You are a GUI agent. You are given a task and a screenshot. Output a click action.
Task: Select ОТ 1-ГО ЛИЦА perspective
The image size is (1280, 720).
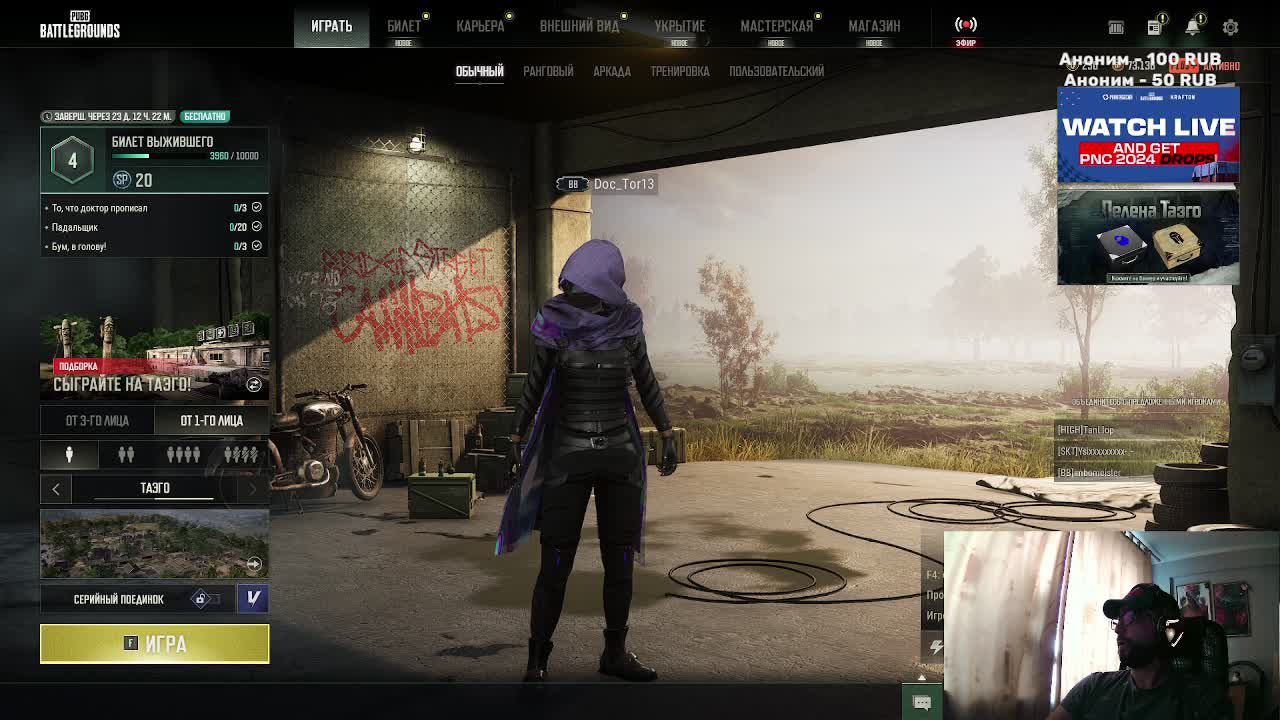click(211, 421)
